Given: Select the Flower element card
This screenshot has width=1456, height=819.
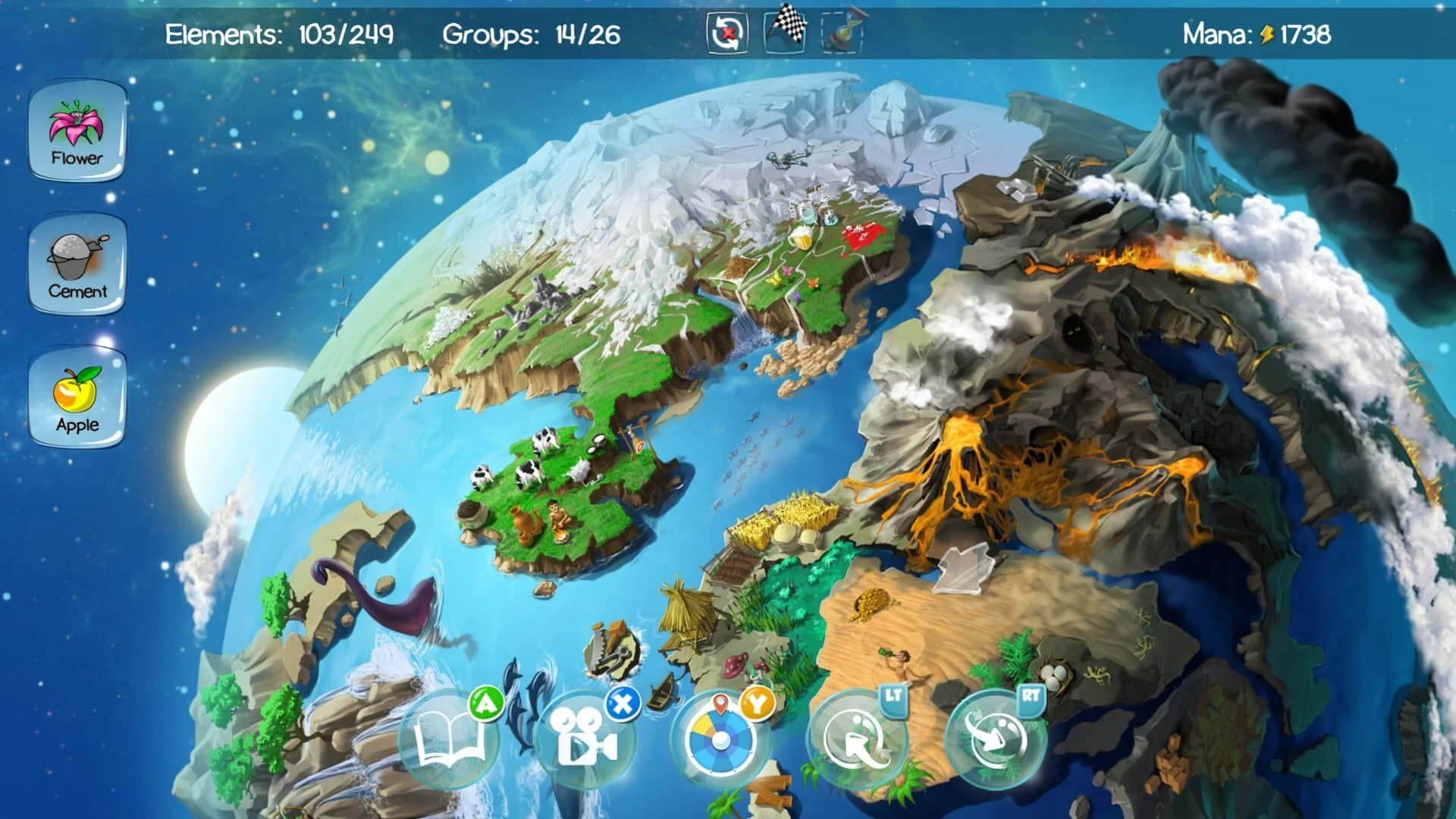Looking at the screenshot, I should (76, 136).
